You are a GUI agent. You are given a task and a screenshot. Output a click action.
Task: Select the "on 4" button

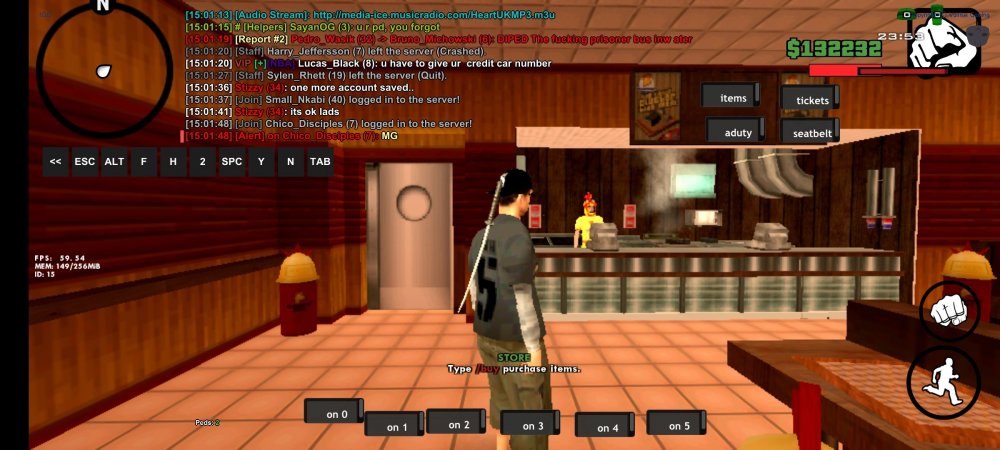coord(607,427)
